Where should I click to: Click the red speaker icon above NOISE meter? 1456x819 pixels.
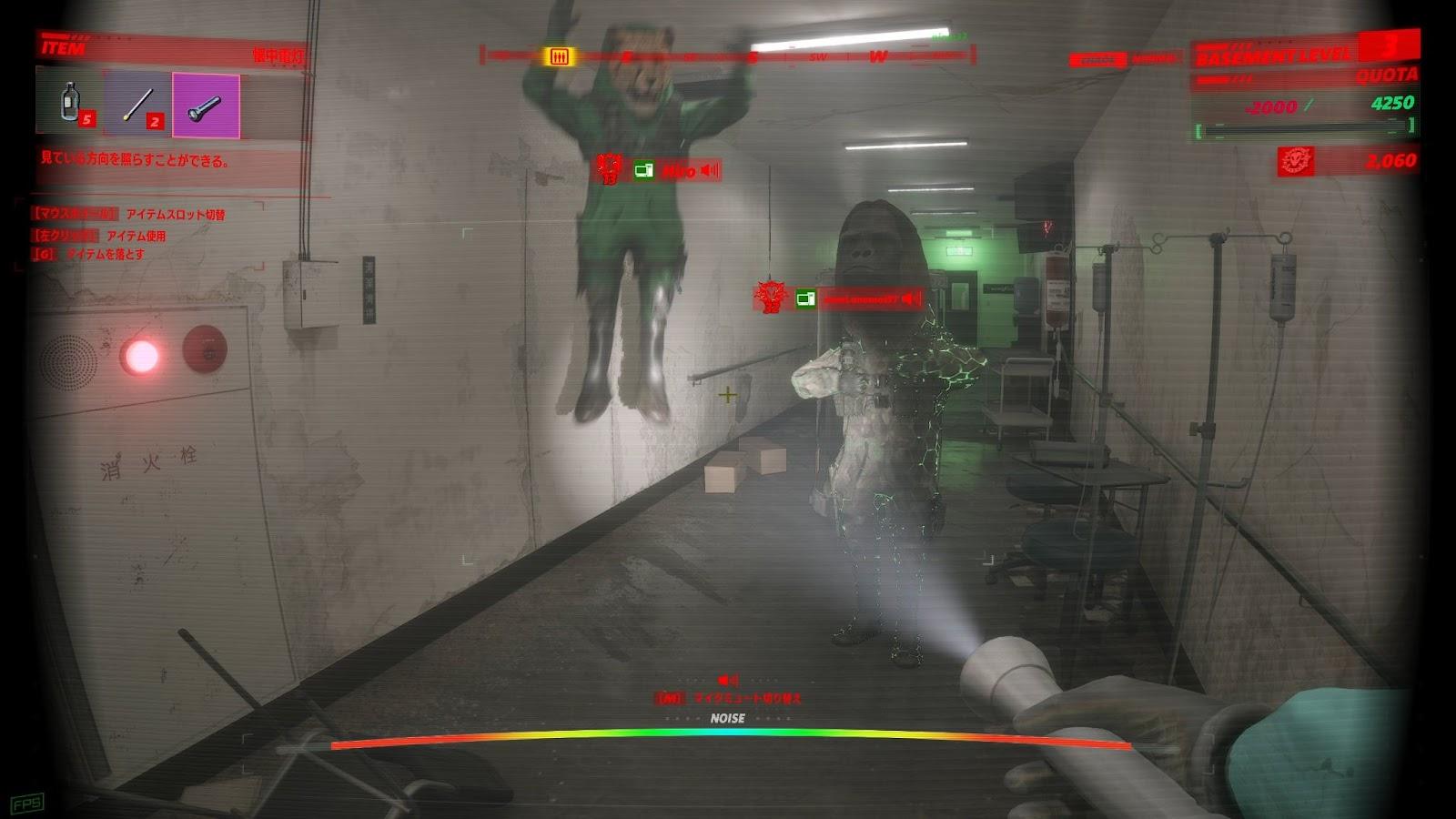[x=727, y=680]
